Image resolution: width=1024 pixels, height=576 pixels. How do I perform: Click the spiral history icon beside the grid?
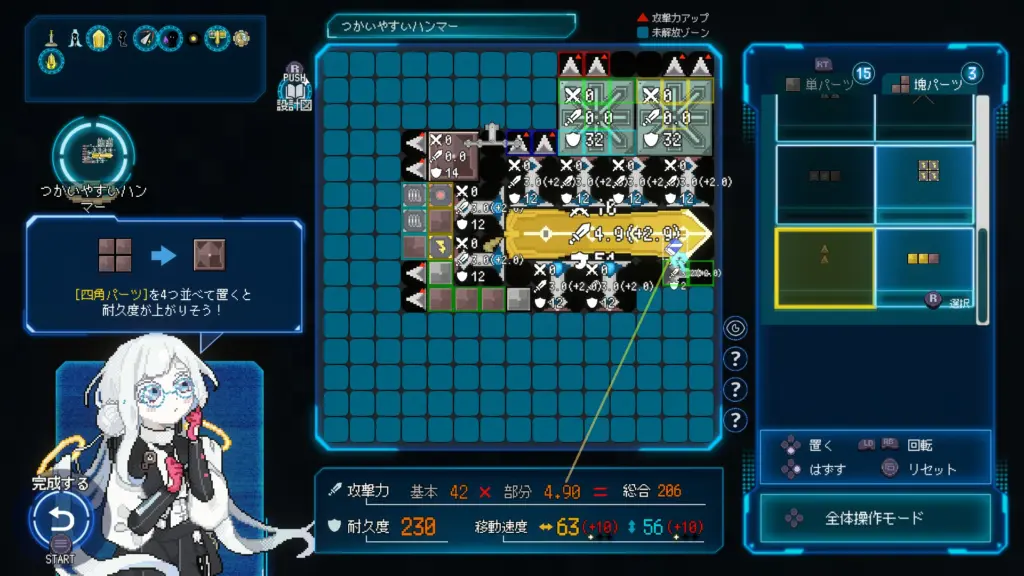pos(736,327)
